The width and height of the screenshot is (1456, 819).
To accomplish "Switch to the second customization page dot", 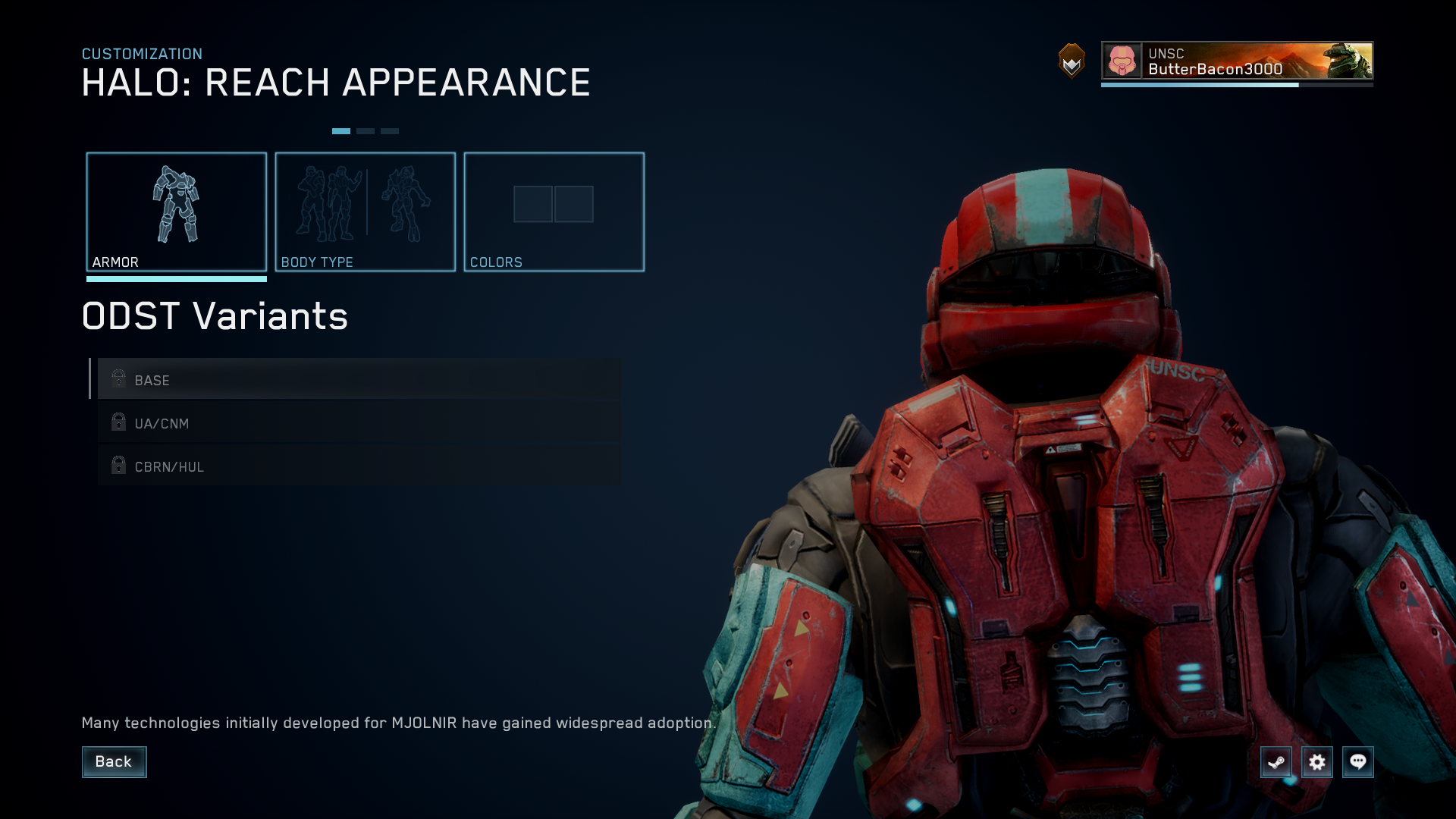I will pyautogui.click(x=366, y=130).
